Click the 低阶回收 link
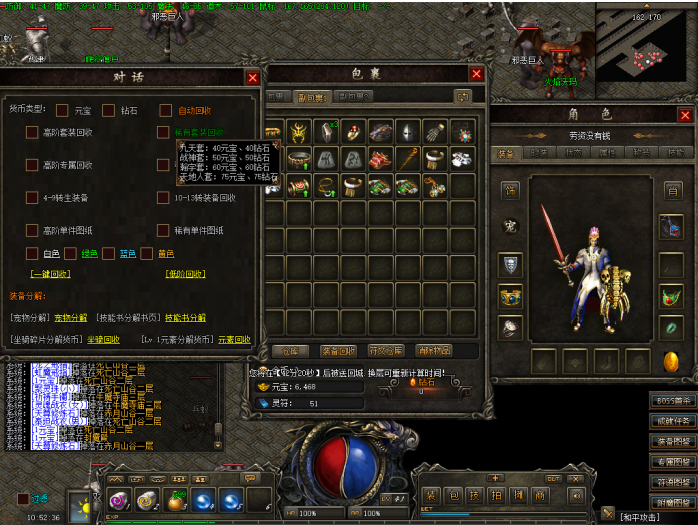This screenshot has height=525, width=698. (x=186, y=273)
